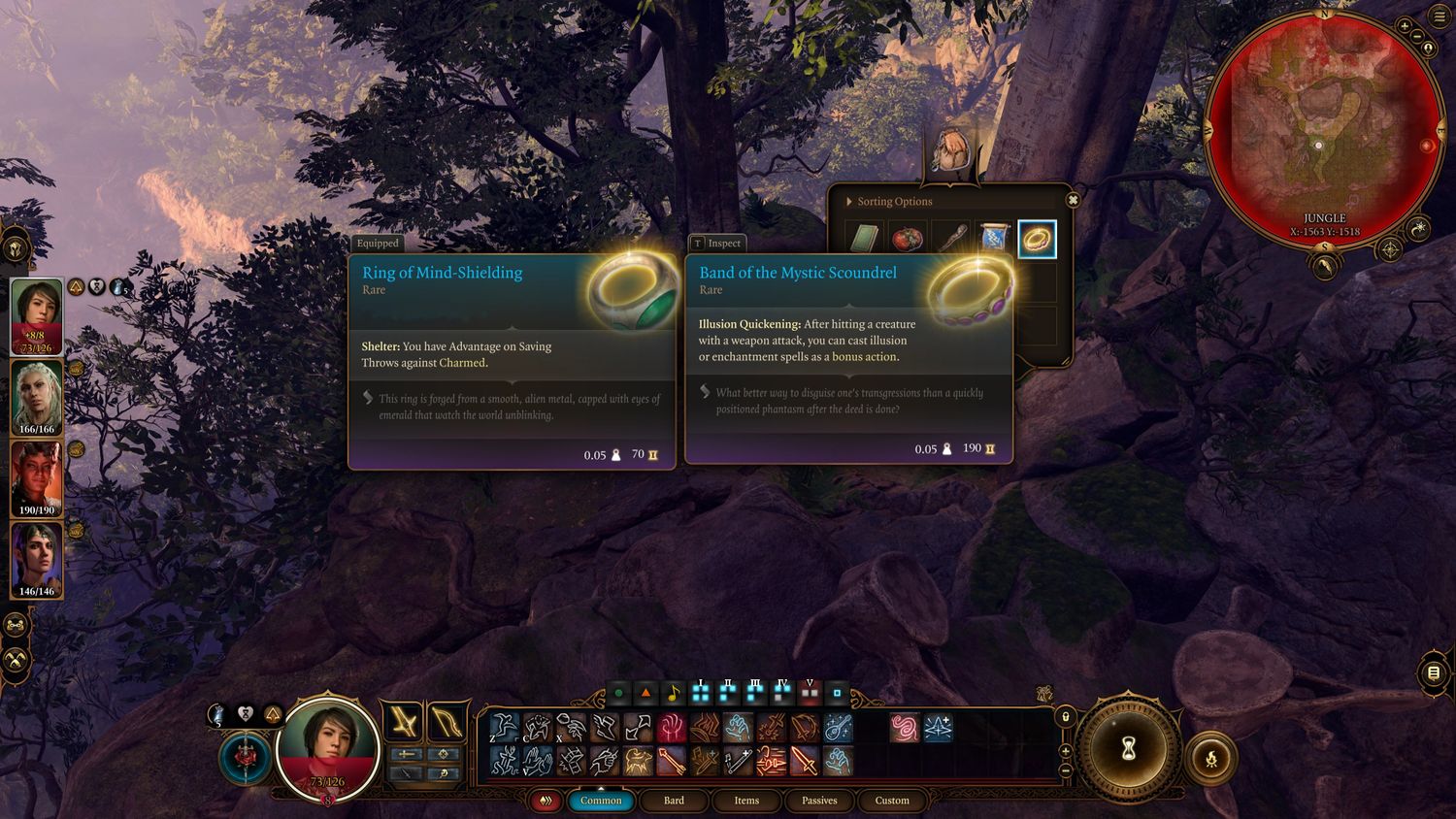Open the Items hotbar tab

point(746,801)
